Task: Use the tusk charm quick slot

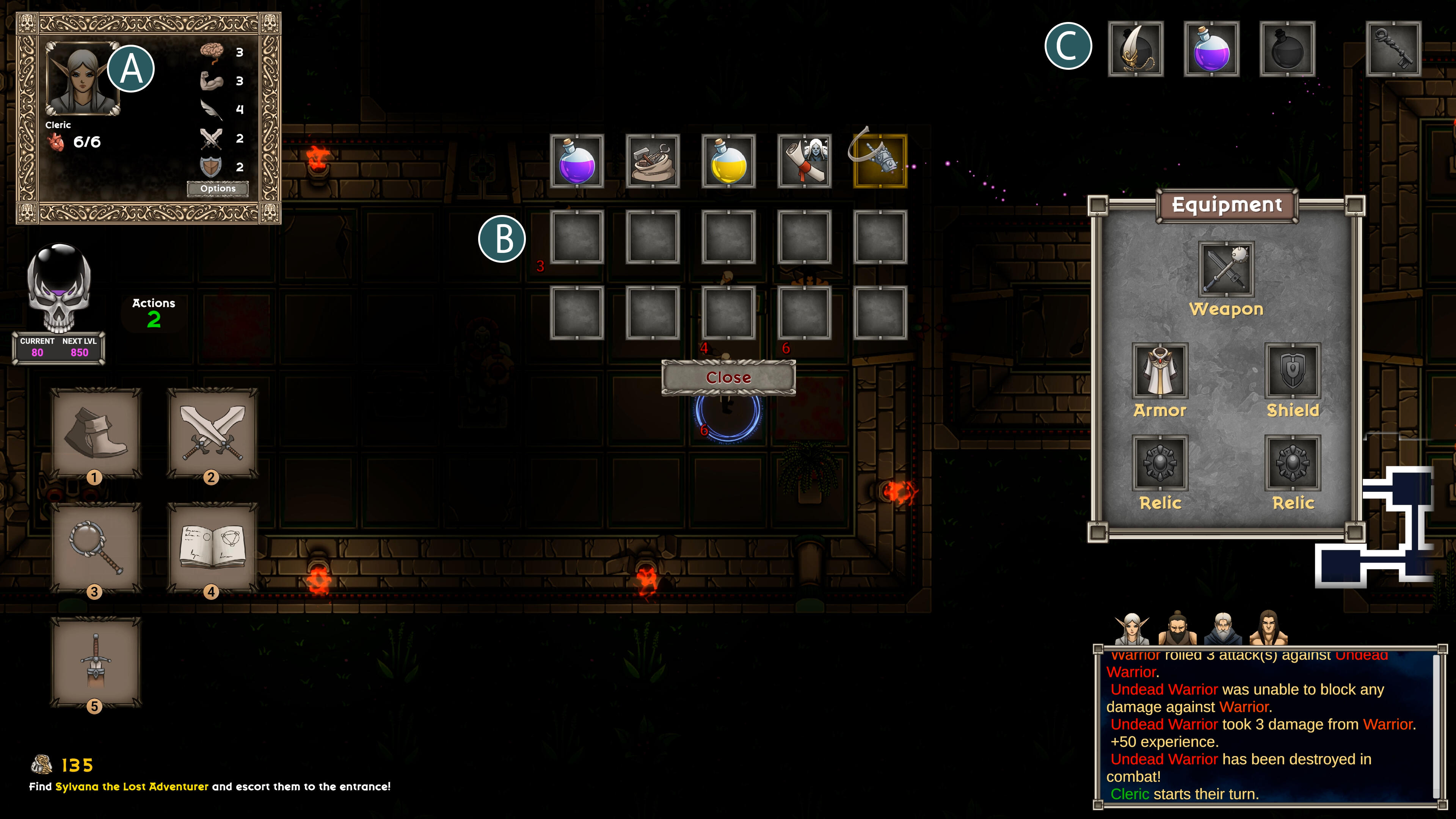Action: tap(1136, 49)
